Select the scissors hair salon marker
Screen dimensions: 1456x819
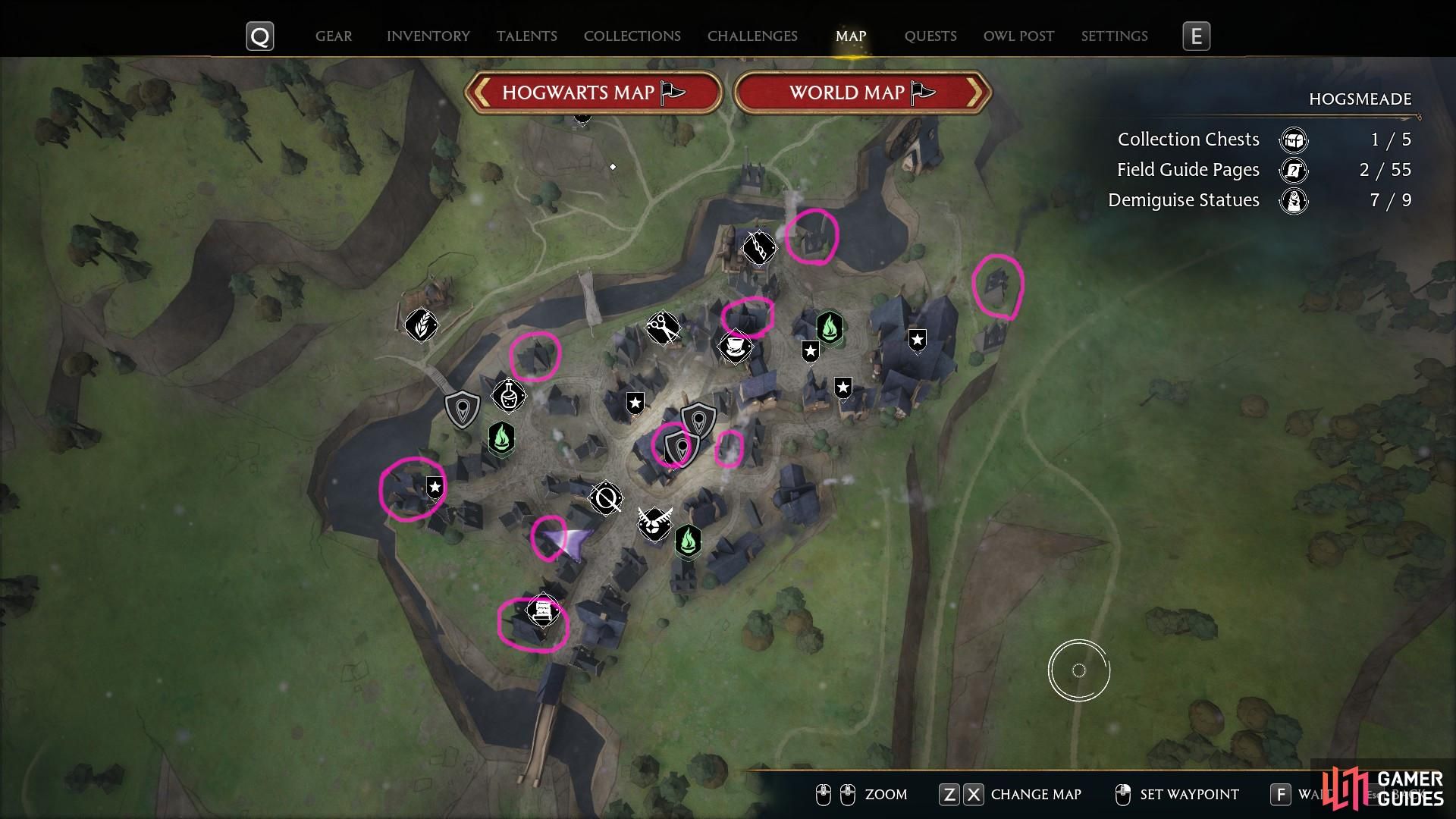click(662, 328)
